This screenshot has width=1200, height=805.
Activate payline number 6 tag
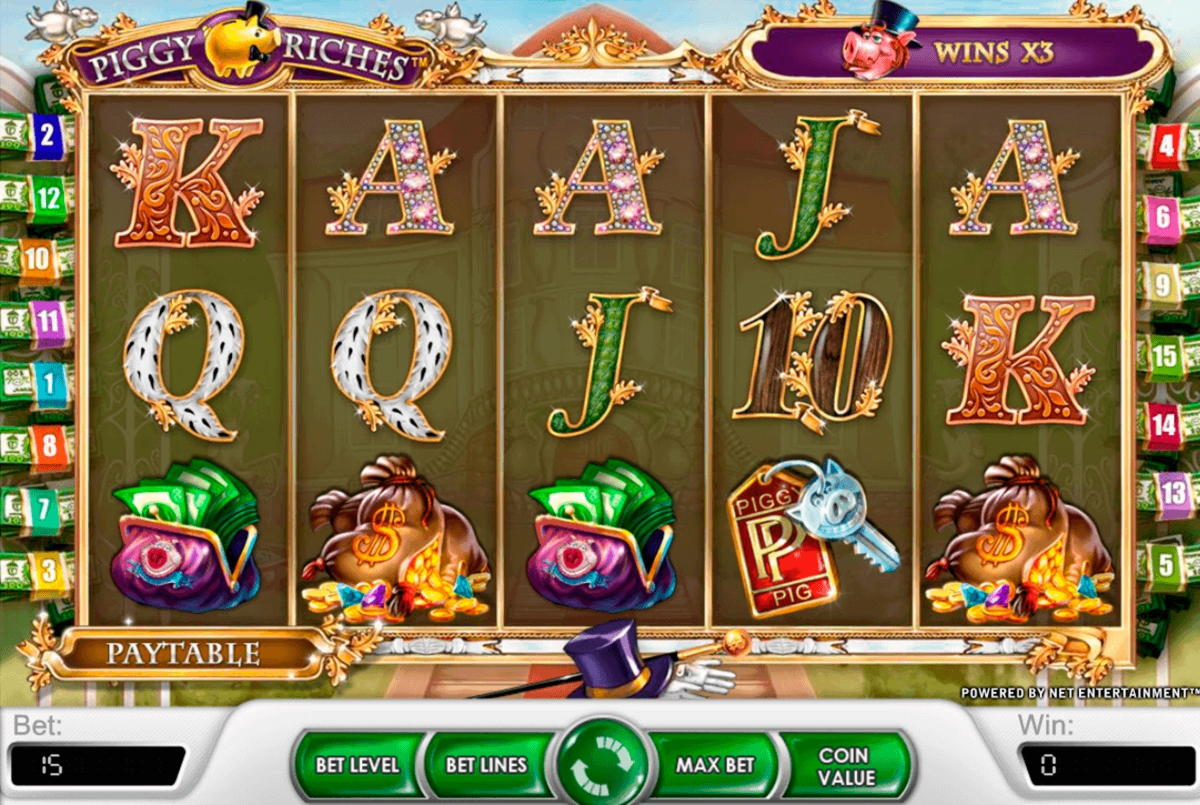[x=1163, y=214]
